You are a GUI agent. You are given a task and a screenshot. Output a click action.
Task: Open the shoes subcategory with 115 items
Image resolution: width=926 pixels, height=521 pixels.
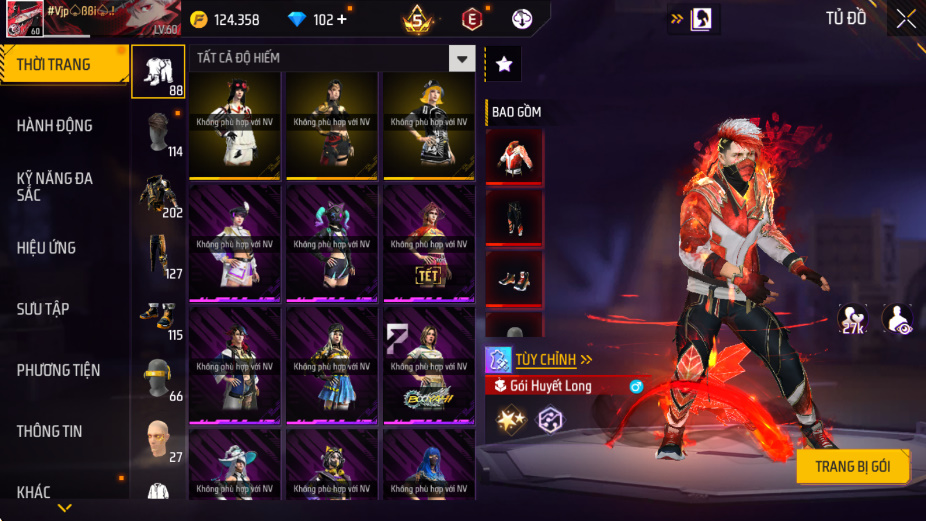point(159,320)
